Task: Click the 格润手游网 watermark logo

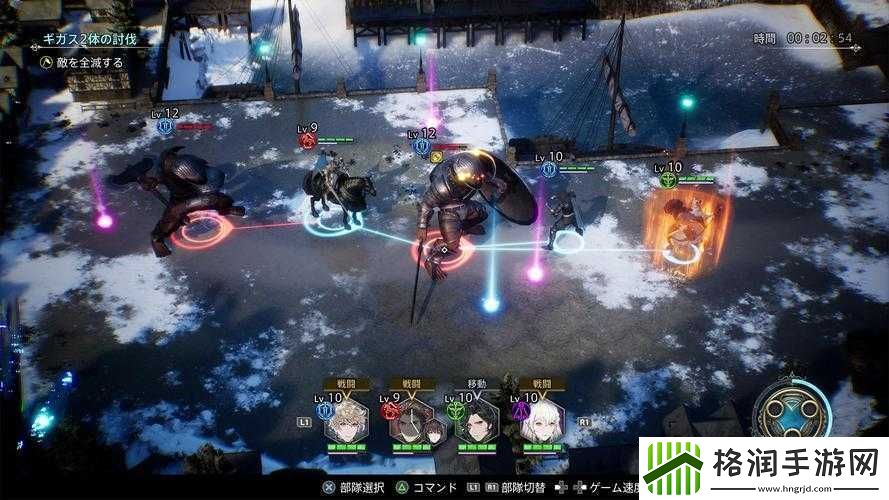Action: 762,467
